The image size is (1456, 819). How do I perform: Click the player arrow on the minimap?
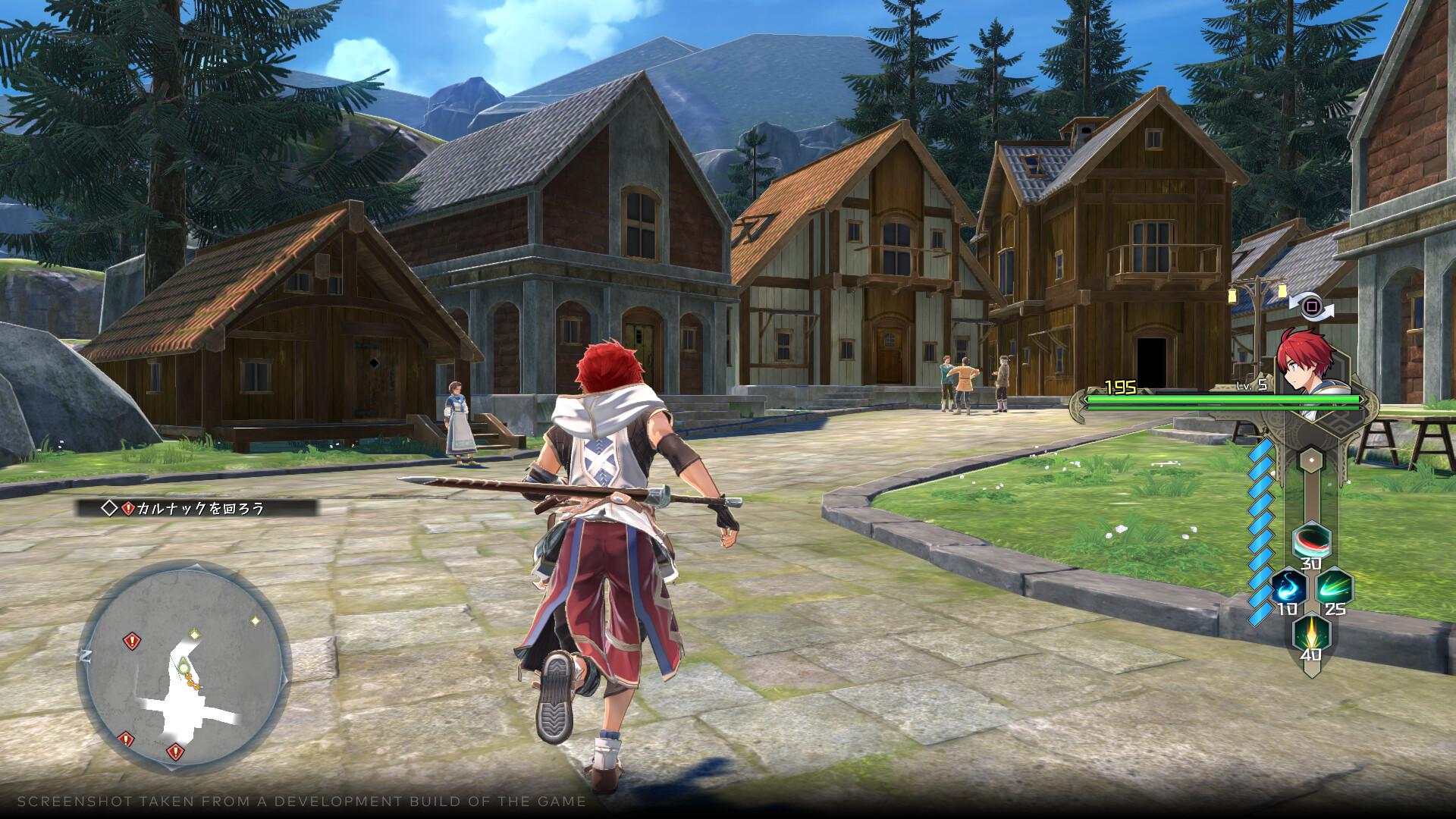click(x=184, y=666)
